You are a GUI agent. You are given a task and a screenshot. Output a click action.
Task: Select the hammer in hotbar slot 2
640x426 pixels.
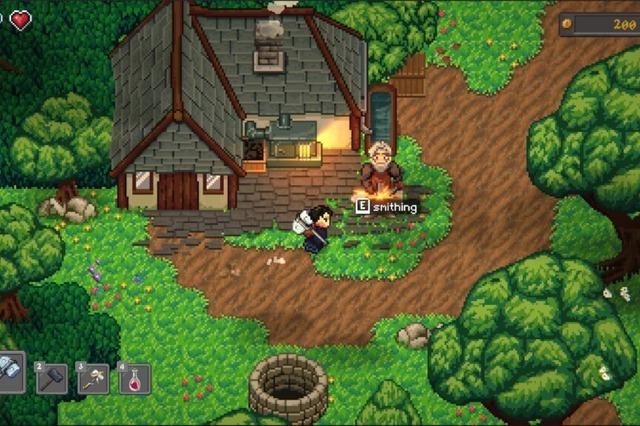(x=51, y=378)
